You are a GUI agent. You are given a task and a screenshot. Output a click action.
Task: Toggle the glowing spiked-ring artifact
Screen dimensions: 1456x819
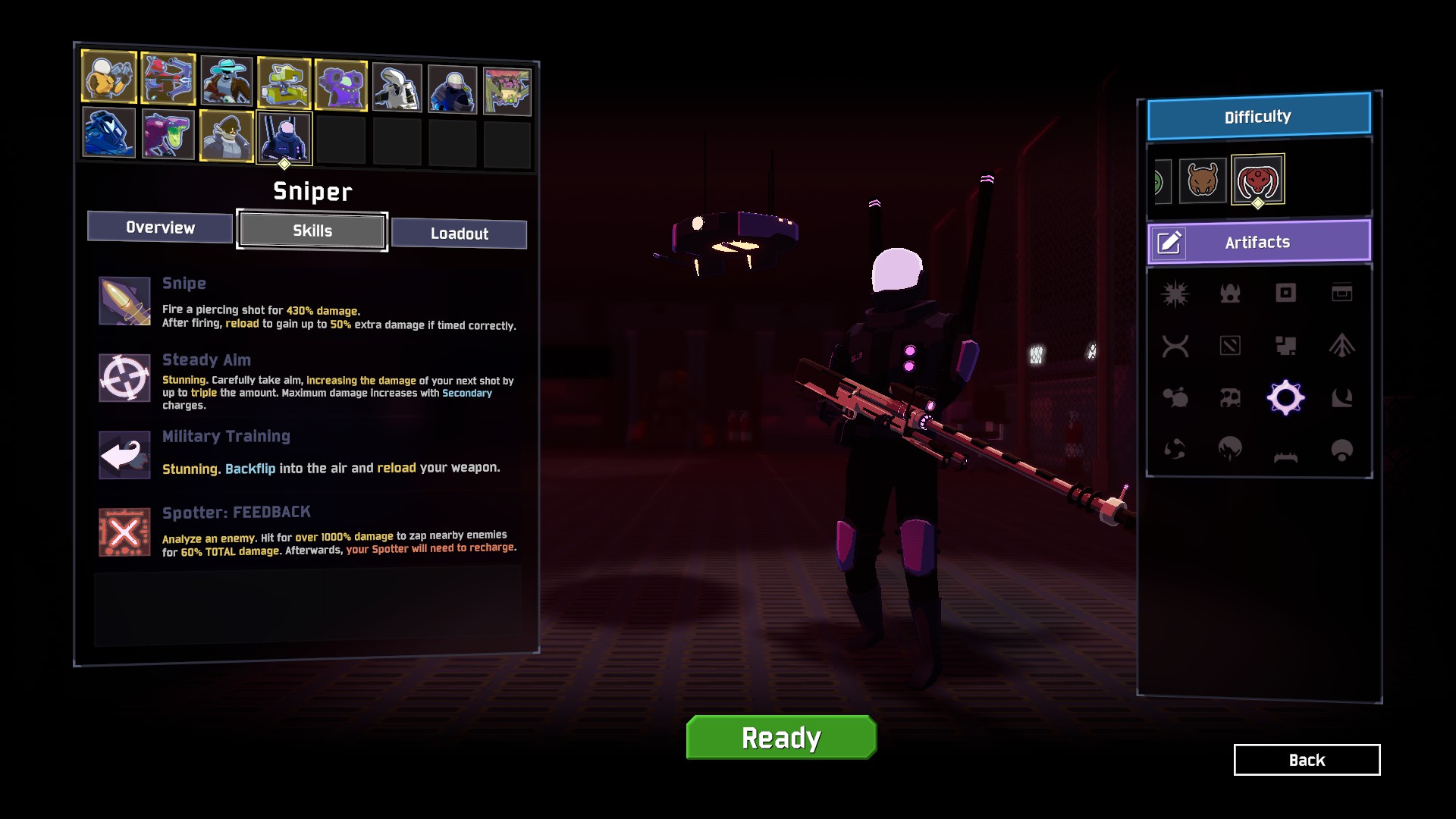point(1285,397)
